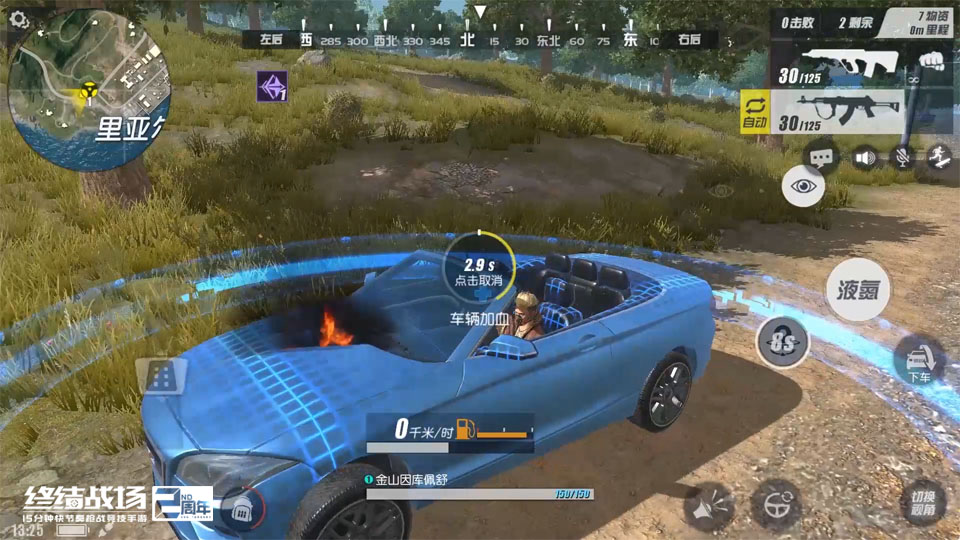This screenshot has height=540, width=960.
Task: Toggle the muted microphone
Action: [902, 157]
